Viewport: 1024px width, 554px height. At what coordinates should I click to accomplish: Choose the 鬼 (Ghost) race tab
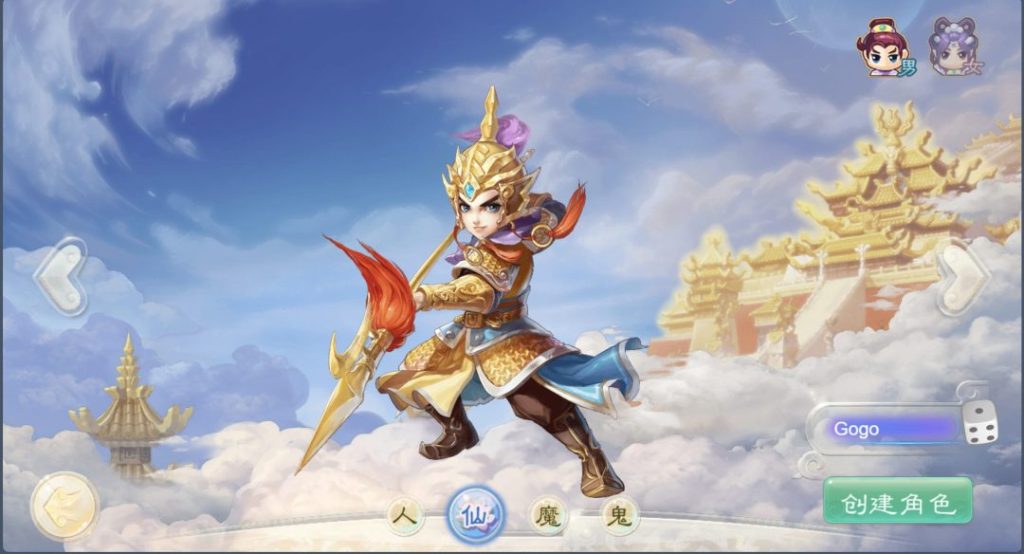620,516
